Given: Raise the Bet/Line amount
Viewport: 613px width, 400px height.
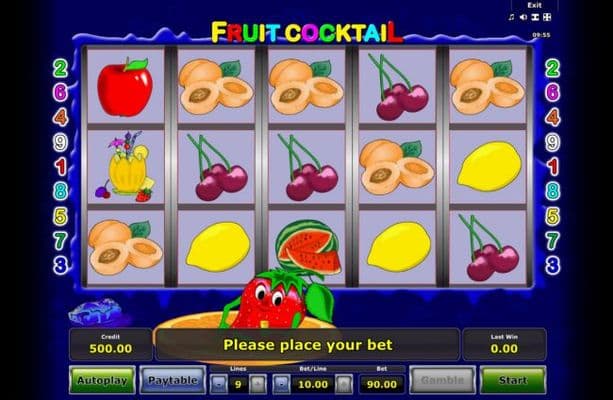Looking at the screenshot, I should point(344,382).
